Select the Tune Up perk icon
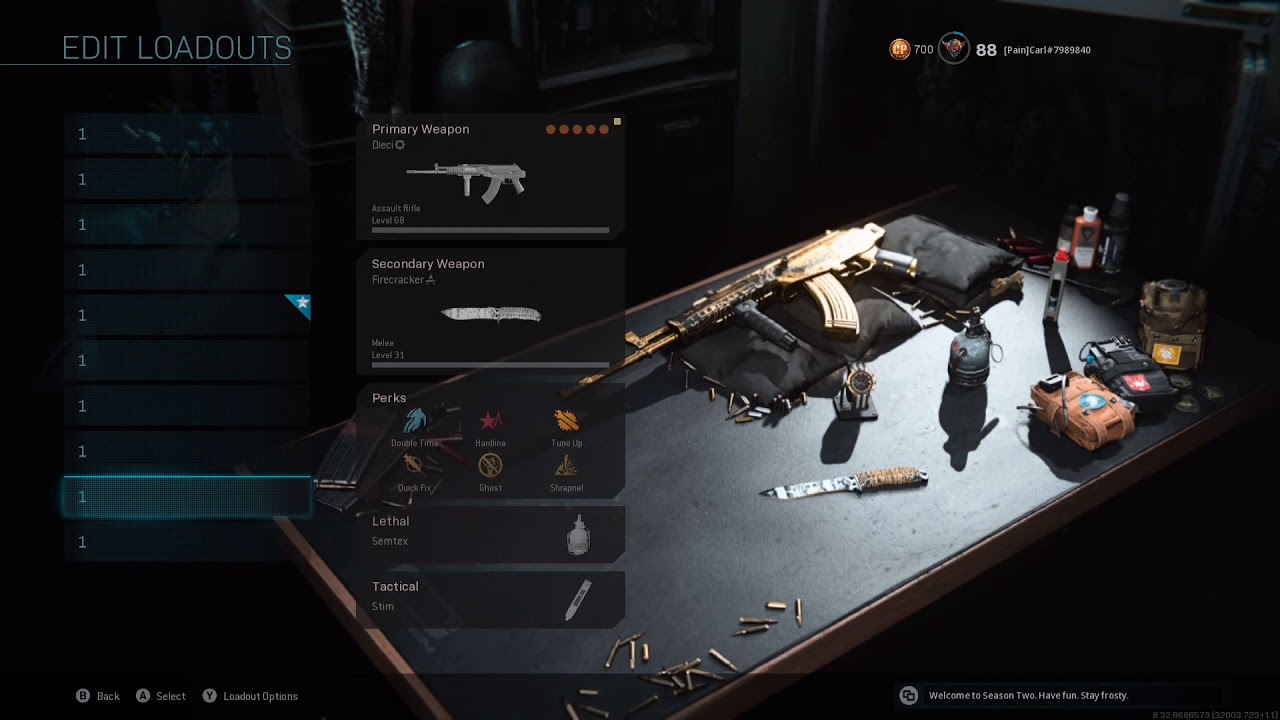Viewport: 1280px width, 720px height. click(566, 421)
